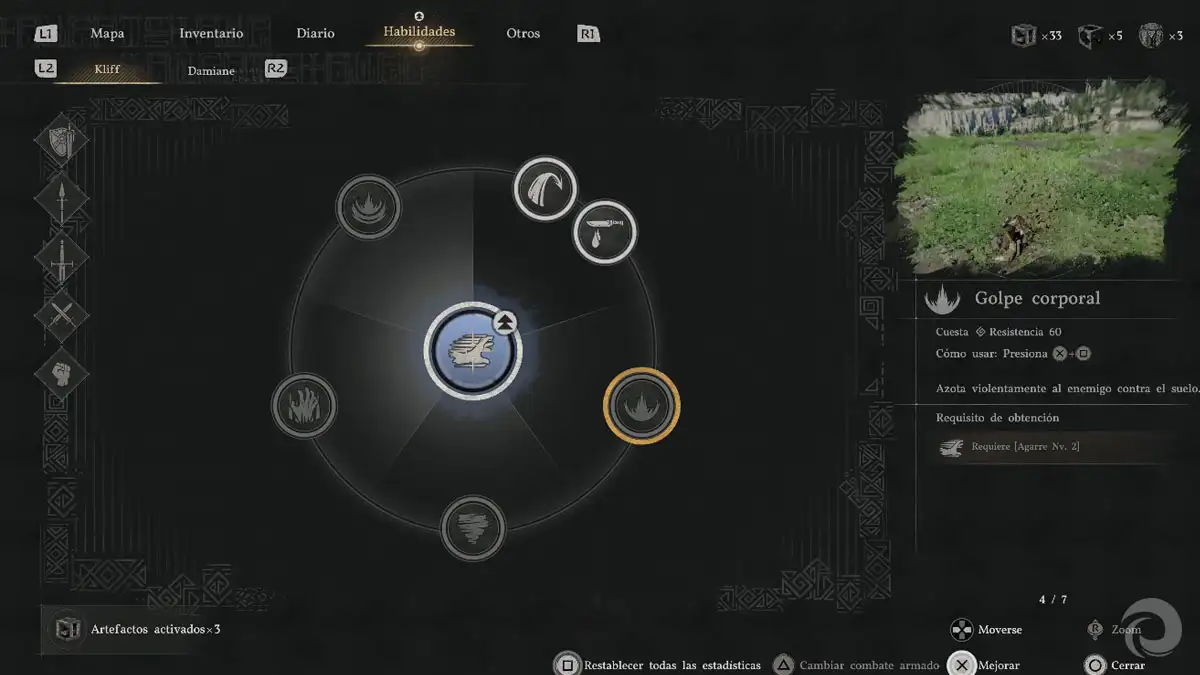
Task: Switch to the Inventario tab
Action: click(x=211, y=33)
